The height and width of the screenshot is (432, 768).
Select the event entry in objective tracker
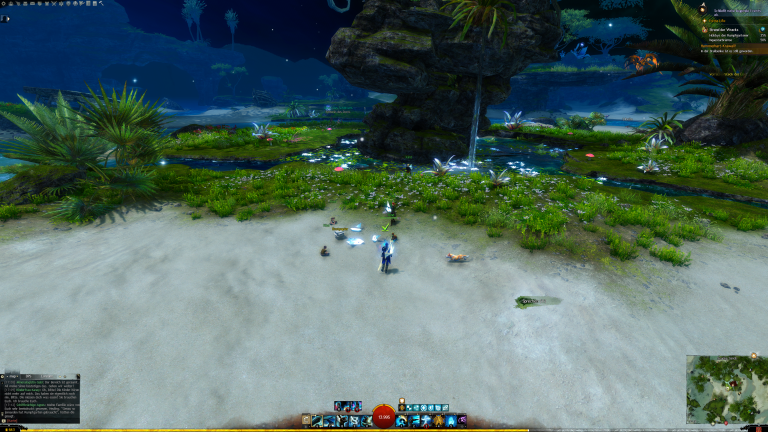point(725,30)
